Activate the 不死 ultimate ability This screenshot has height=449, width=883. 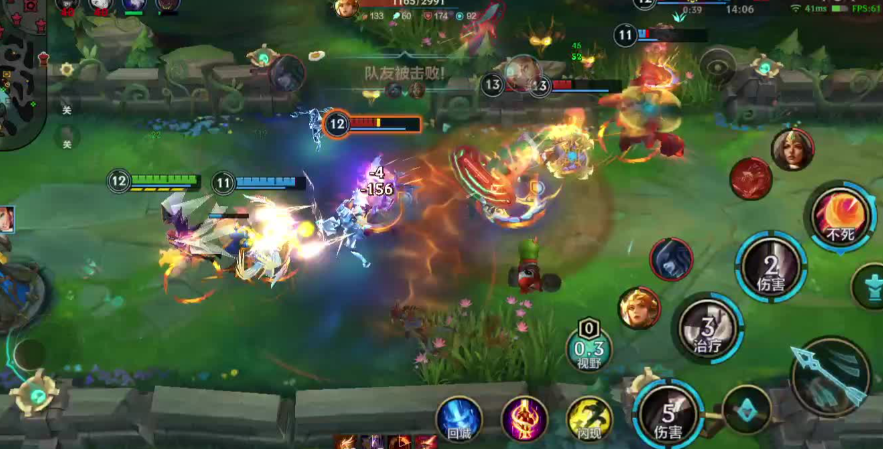point(840,216)
